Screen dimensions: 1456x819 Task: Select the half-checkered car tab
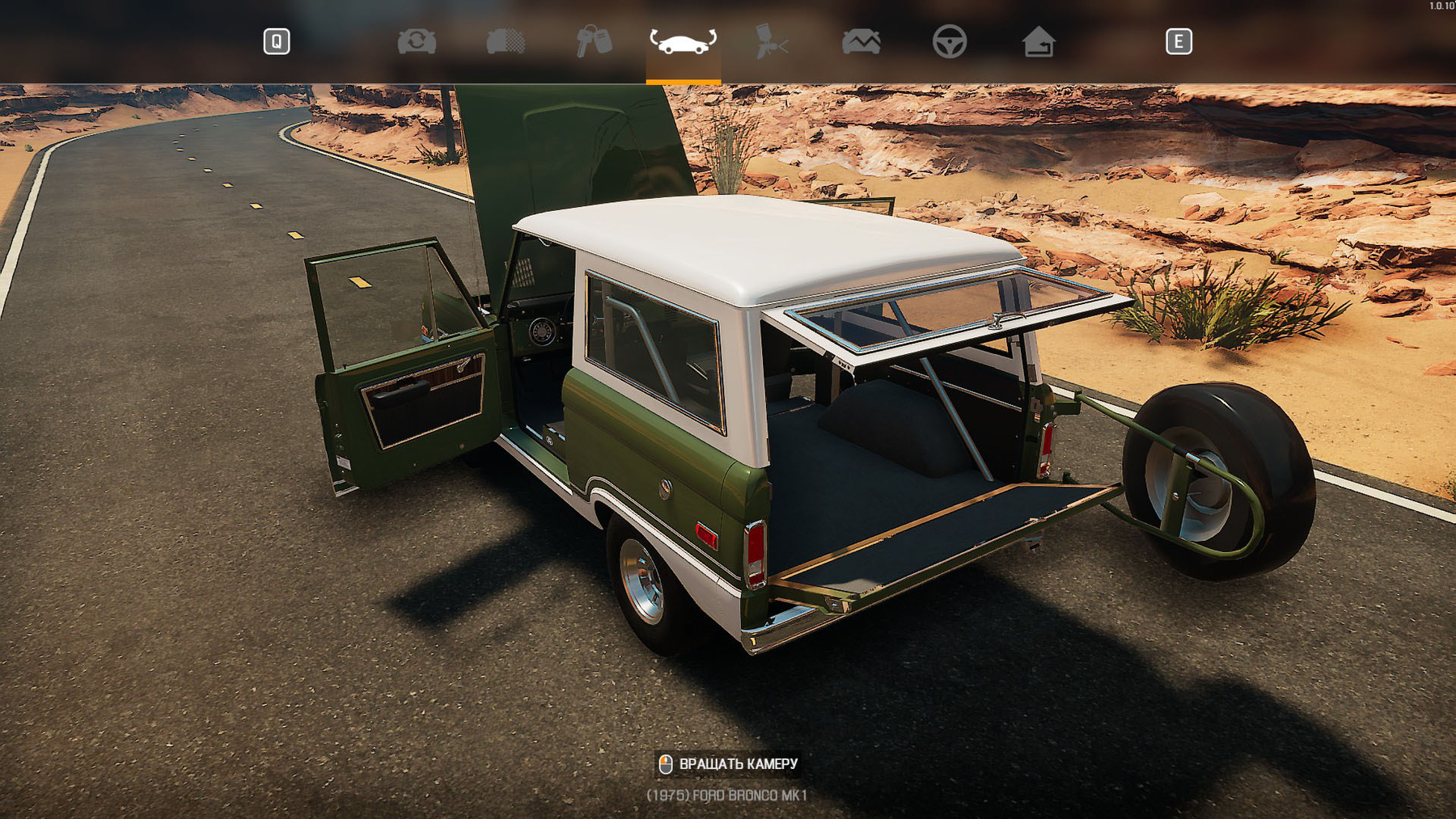click(506, 41)
